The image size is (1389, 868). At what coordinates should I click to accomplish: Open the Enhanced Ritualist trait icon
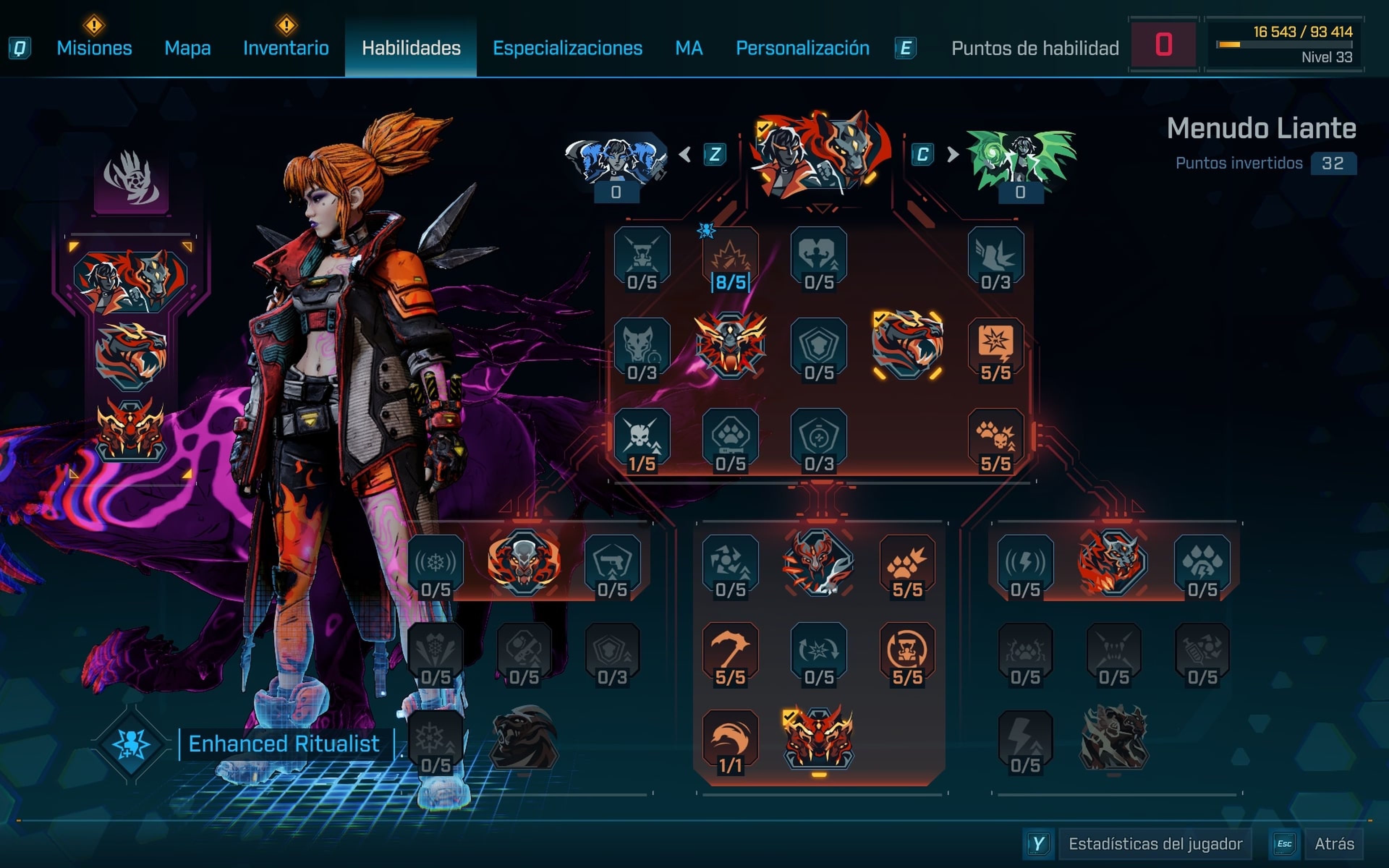[x=131, y=744]
